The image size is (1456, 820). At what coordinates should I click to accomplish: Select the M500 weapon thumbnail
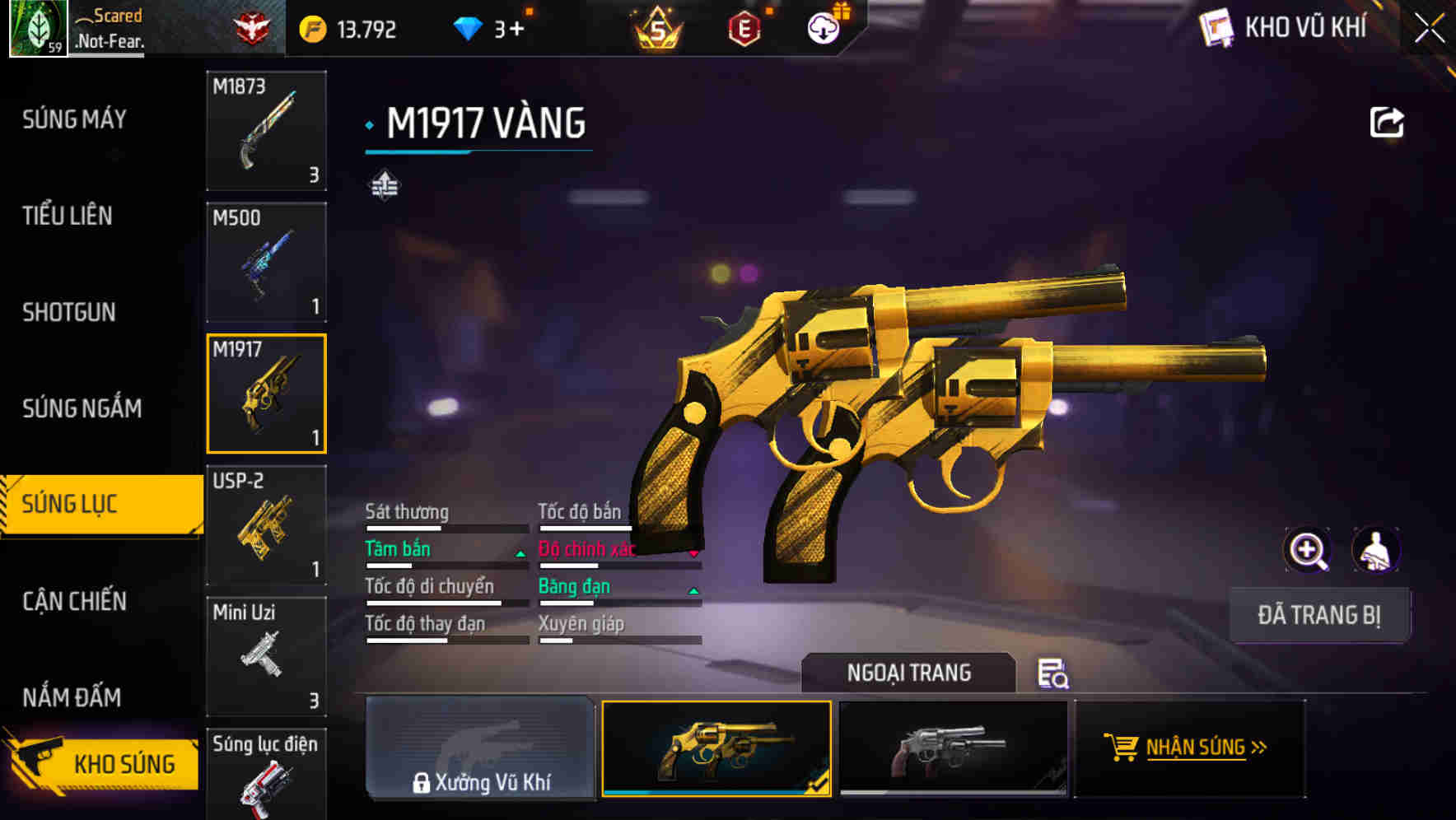[266, 261]
